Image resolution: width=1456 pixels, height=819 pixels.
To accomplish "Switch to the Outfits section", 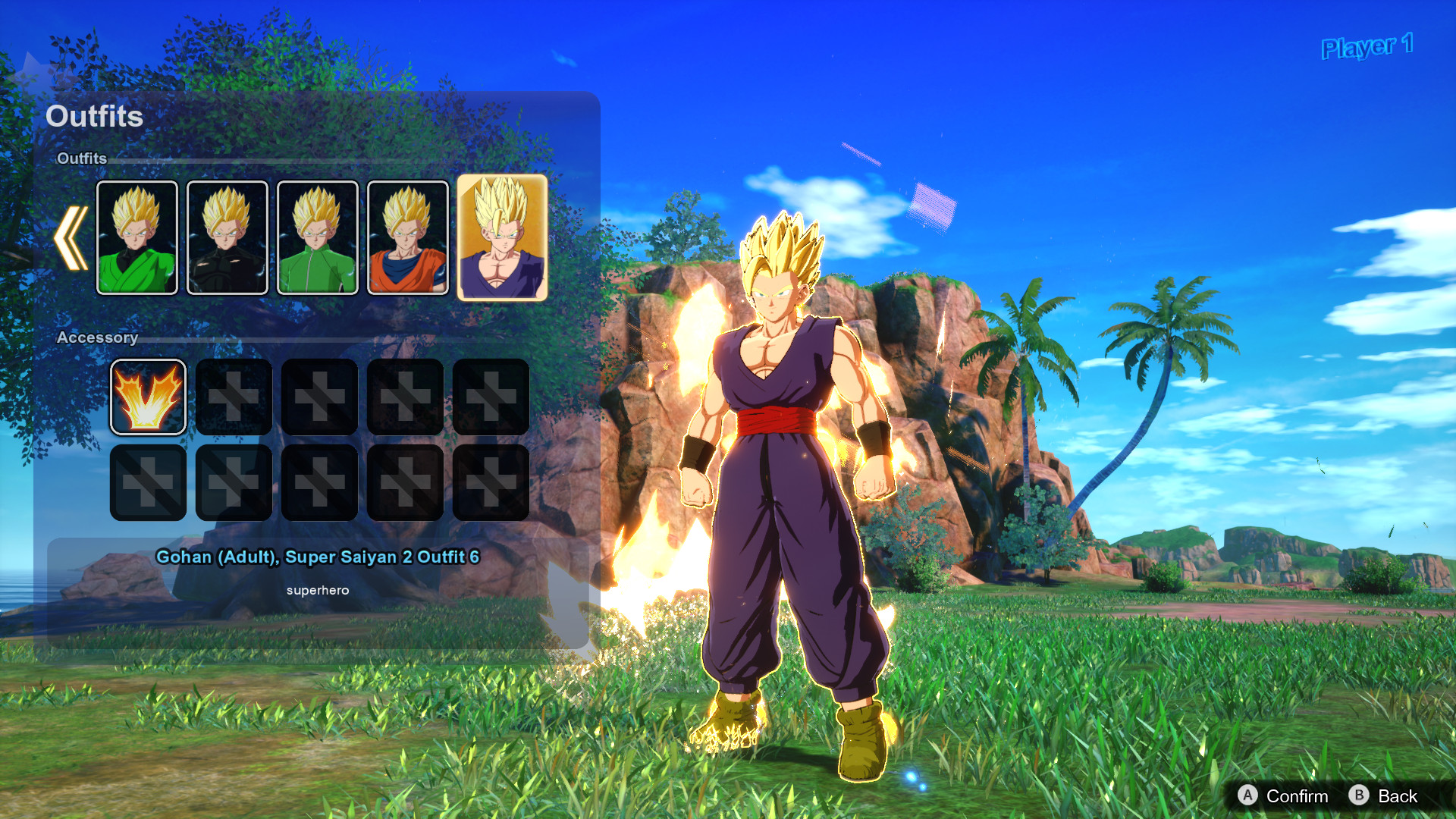I will [83, 159].
